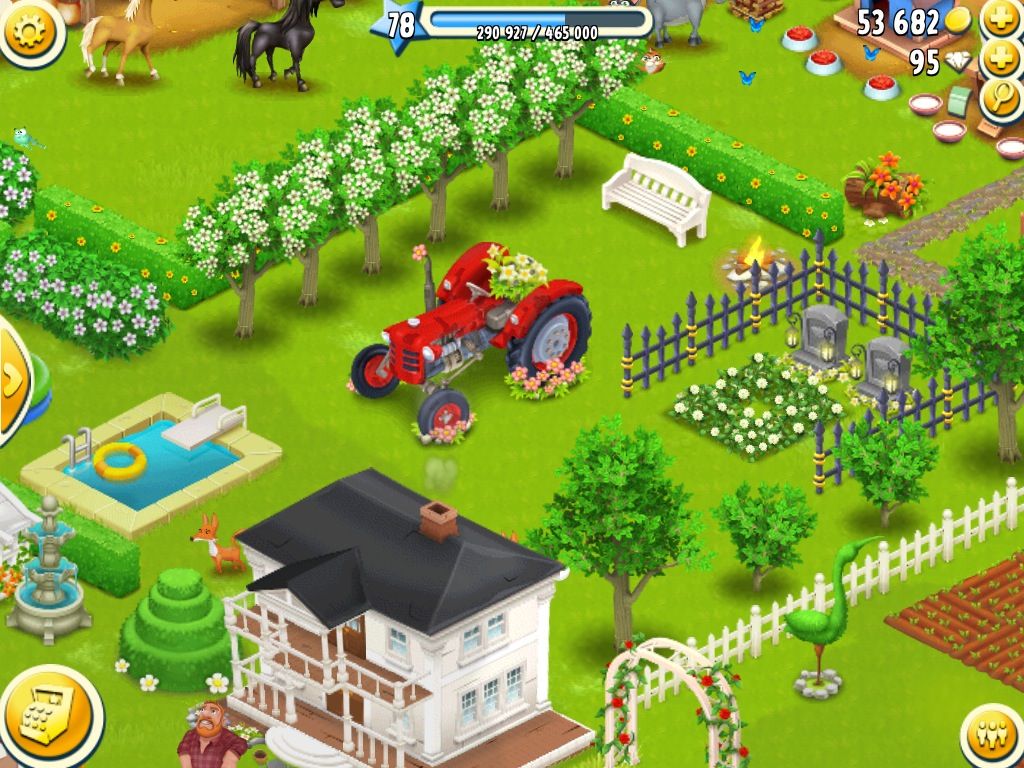
Task: Click the magnifying glass button
Action: pyautogui.click(x=1000, y=97)
